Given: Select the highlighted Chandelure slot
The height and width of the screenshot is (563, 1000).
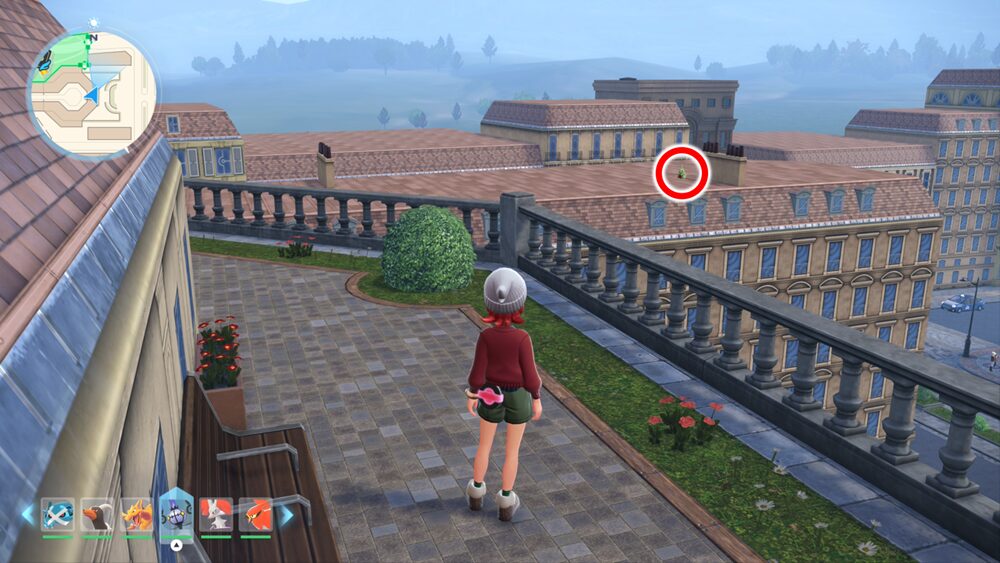Looking at the screenshot, I should point(176,514).
